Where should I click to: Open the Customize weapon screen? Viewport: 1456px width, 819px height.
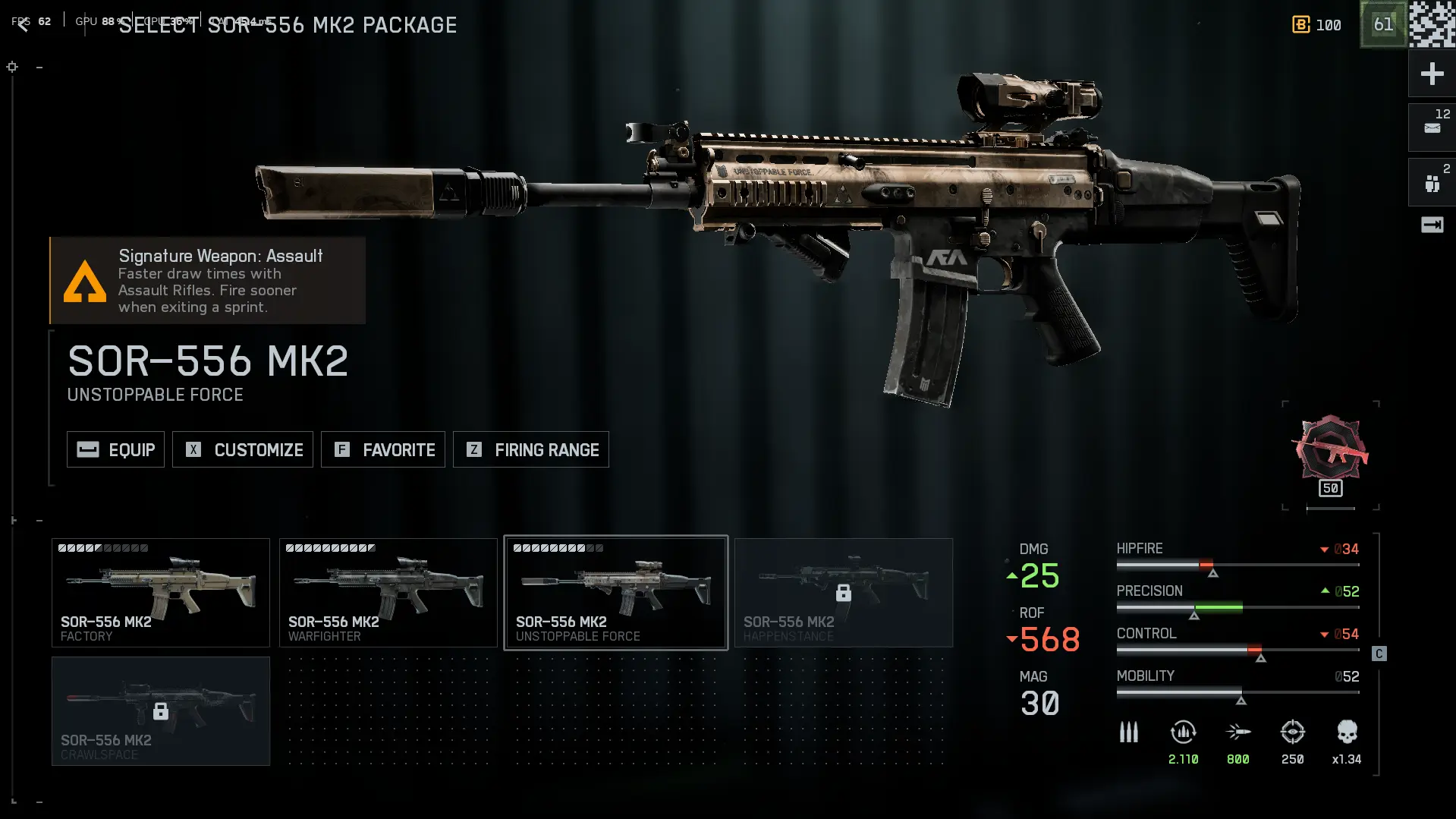[243, 449]
